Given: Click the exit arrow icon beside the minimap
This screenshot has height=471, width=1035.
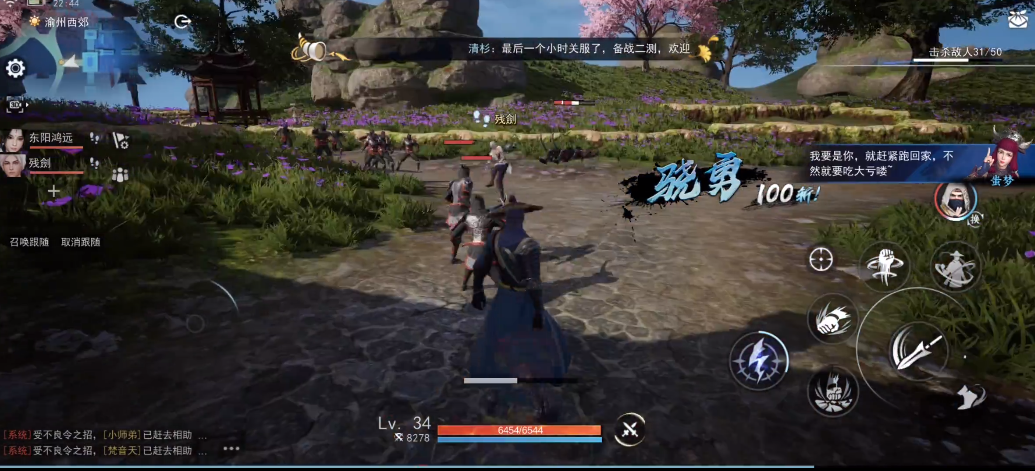Looking at the screenshot, I should click(182, 21).
